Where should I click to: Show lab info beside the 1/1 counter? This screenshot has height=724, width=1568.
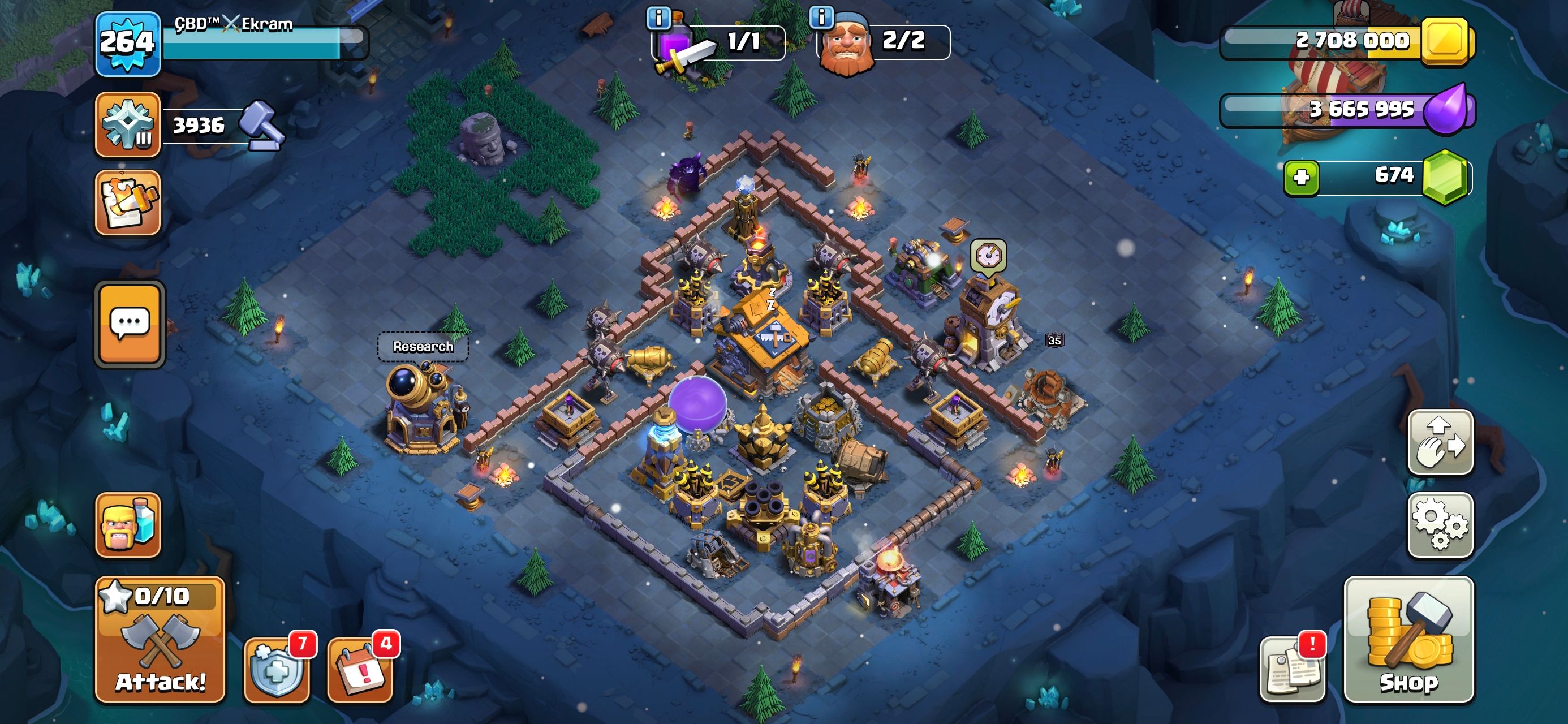(x=658, y=18)
